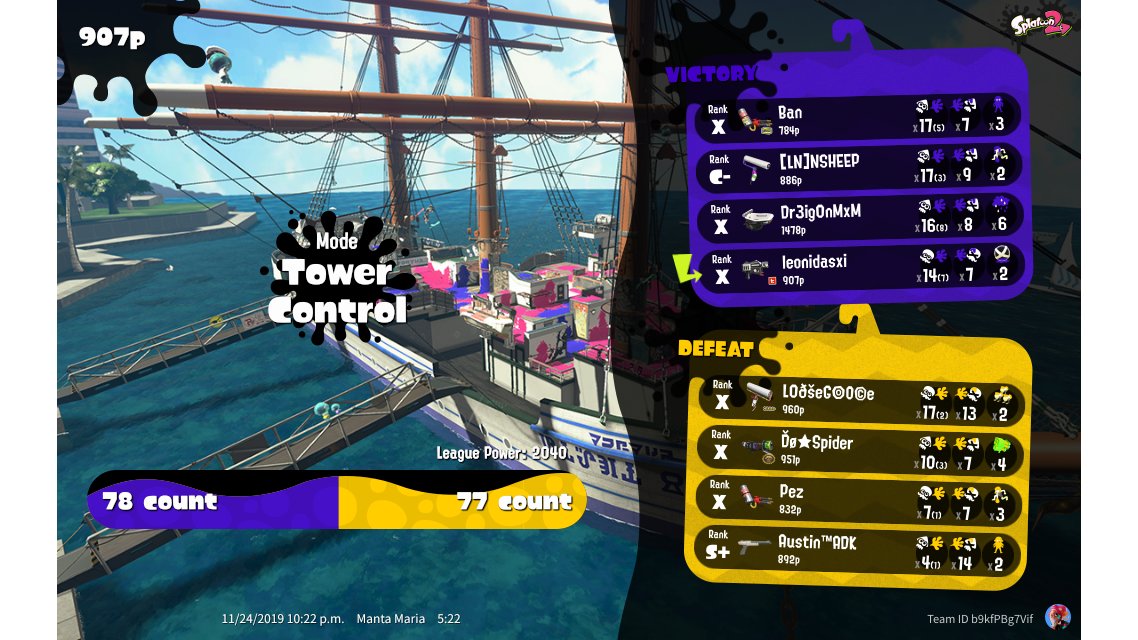Image resolution: width=1138 pixels, height=640 pixels.
Task: Click the Splatoon 2 logo
Action: [x=1041, y=23]
